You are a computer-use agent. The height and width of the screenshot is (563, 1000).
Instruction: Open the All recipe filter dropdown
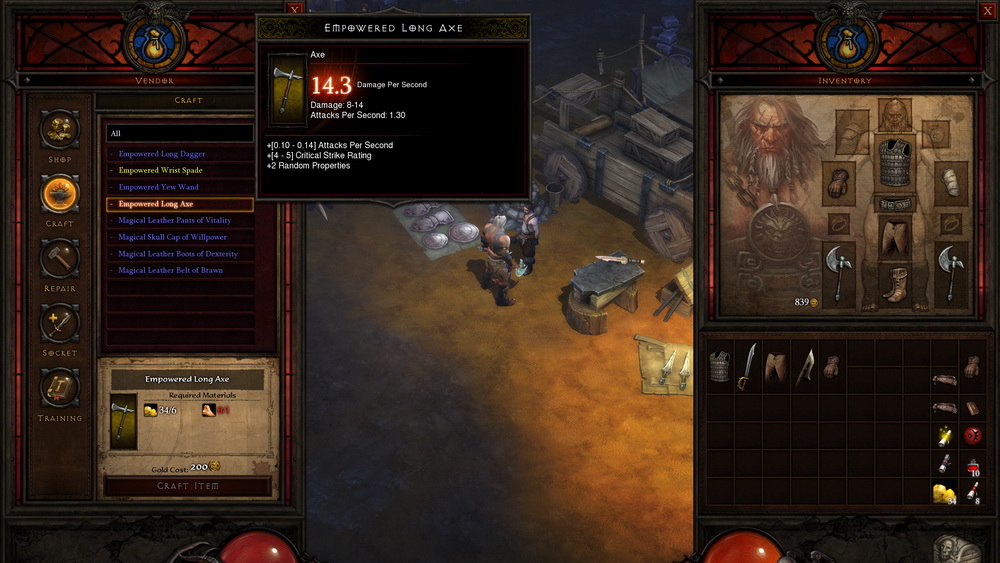tap(180, 133)
